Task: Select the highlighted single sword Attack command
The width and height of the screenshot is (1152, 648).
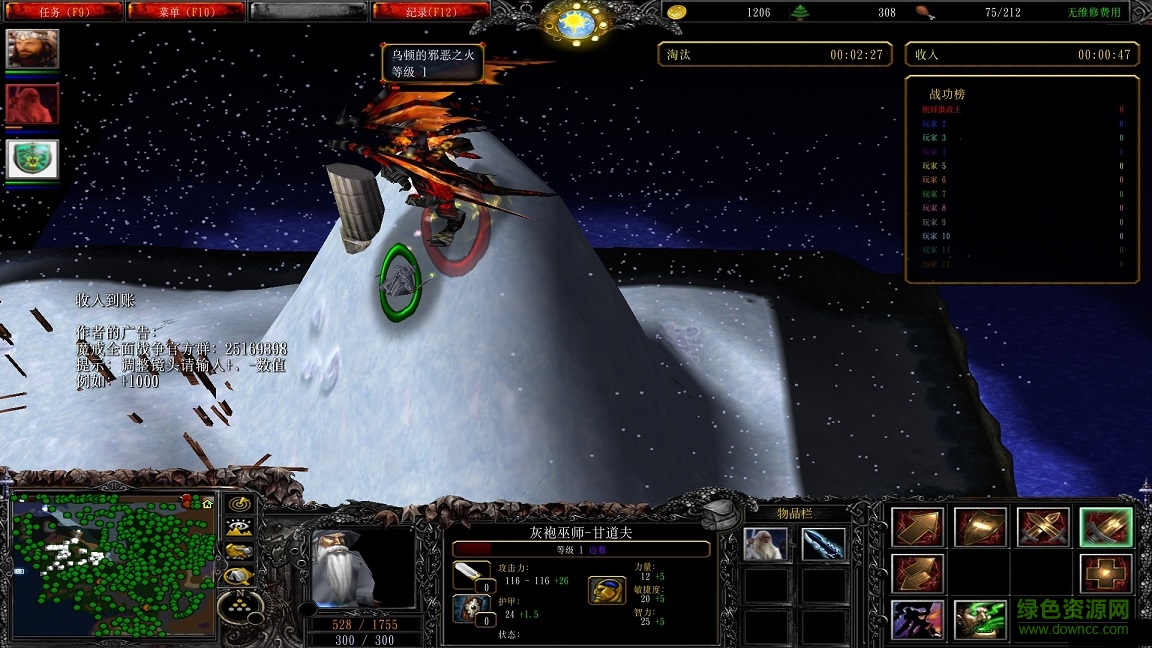Action: pyautogui.click(x=1105, y=527)
